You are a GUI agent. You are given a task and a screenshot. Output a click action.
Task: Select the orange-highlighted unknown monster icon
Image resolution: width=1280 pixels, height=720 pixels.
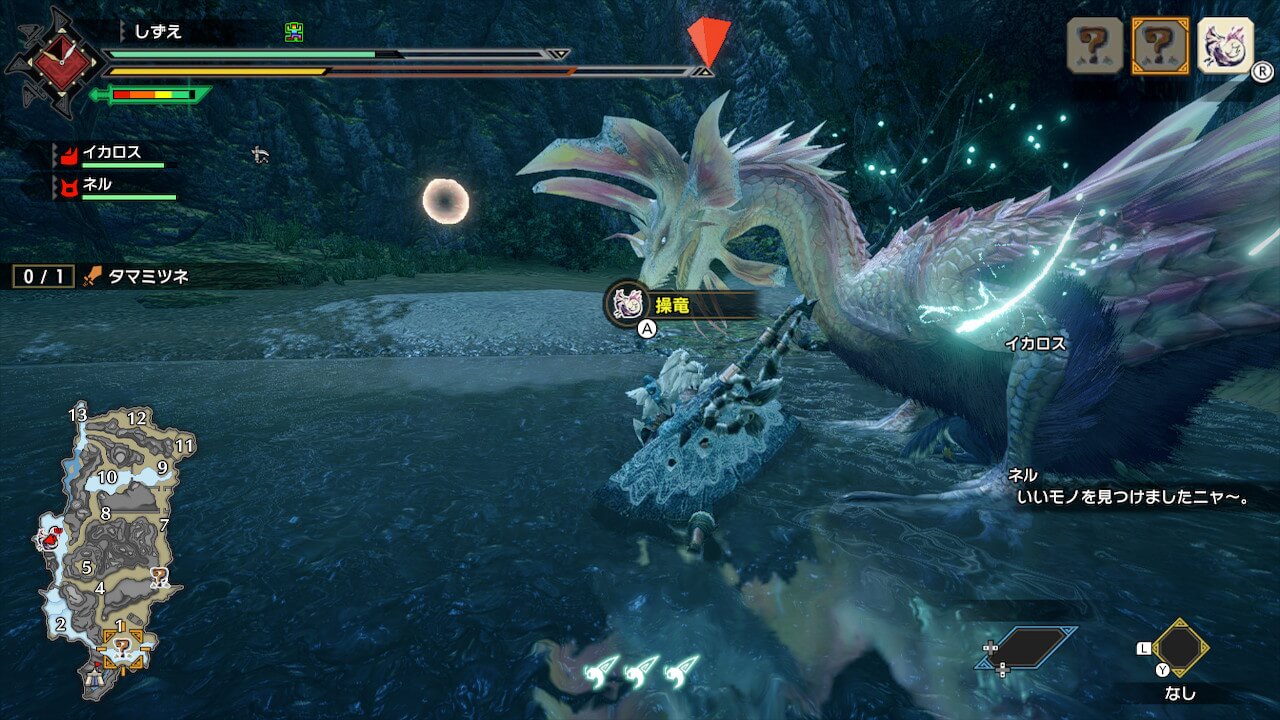[1160, 46]
